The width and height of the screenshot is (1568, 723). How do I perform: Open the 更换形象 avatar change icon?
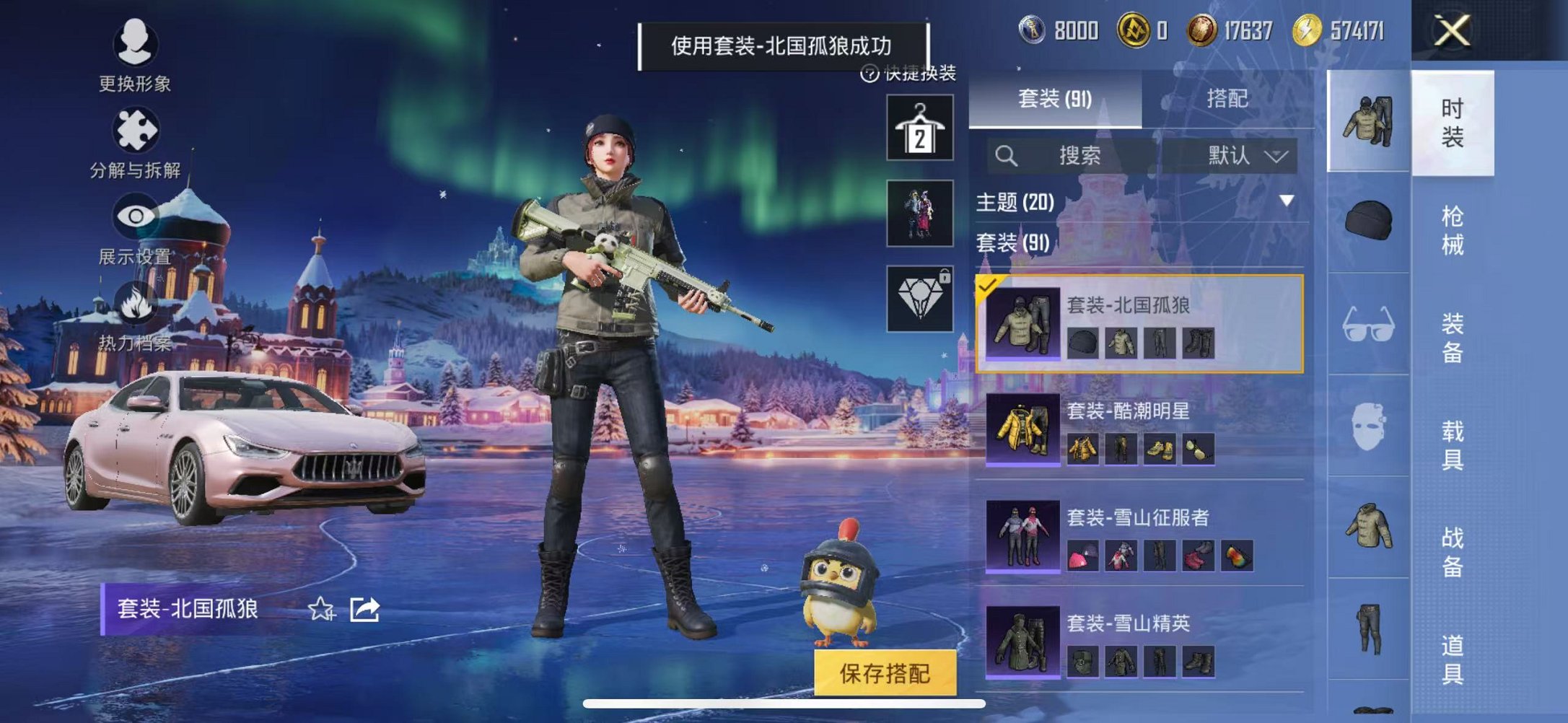(137, 45)
